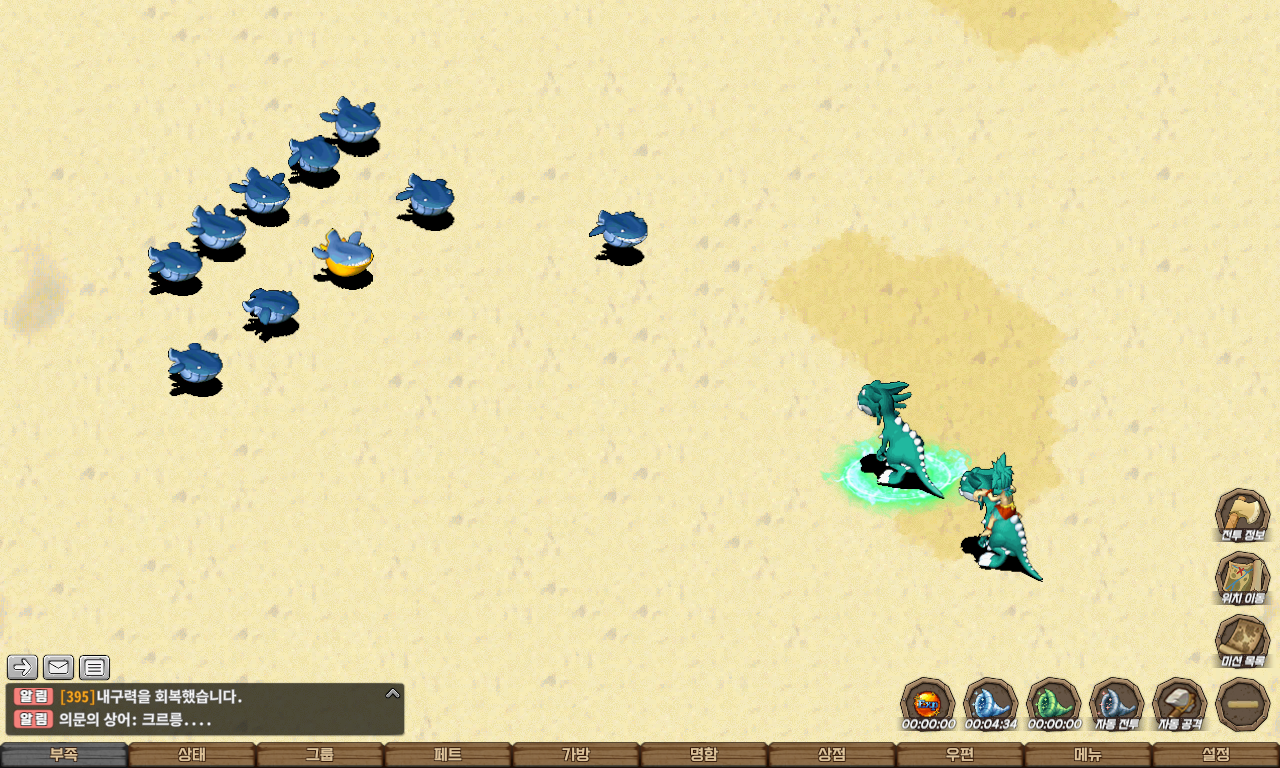Open the 그룹 (Group) menu
The image size is (1280, 768).
320,755
